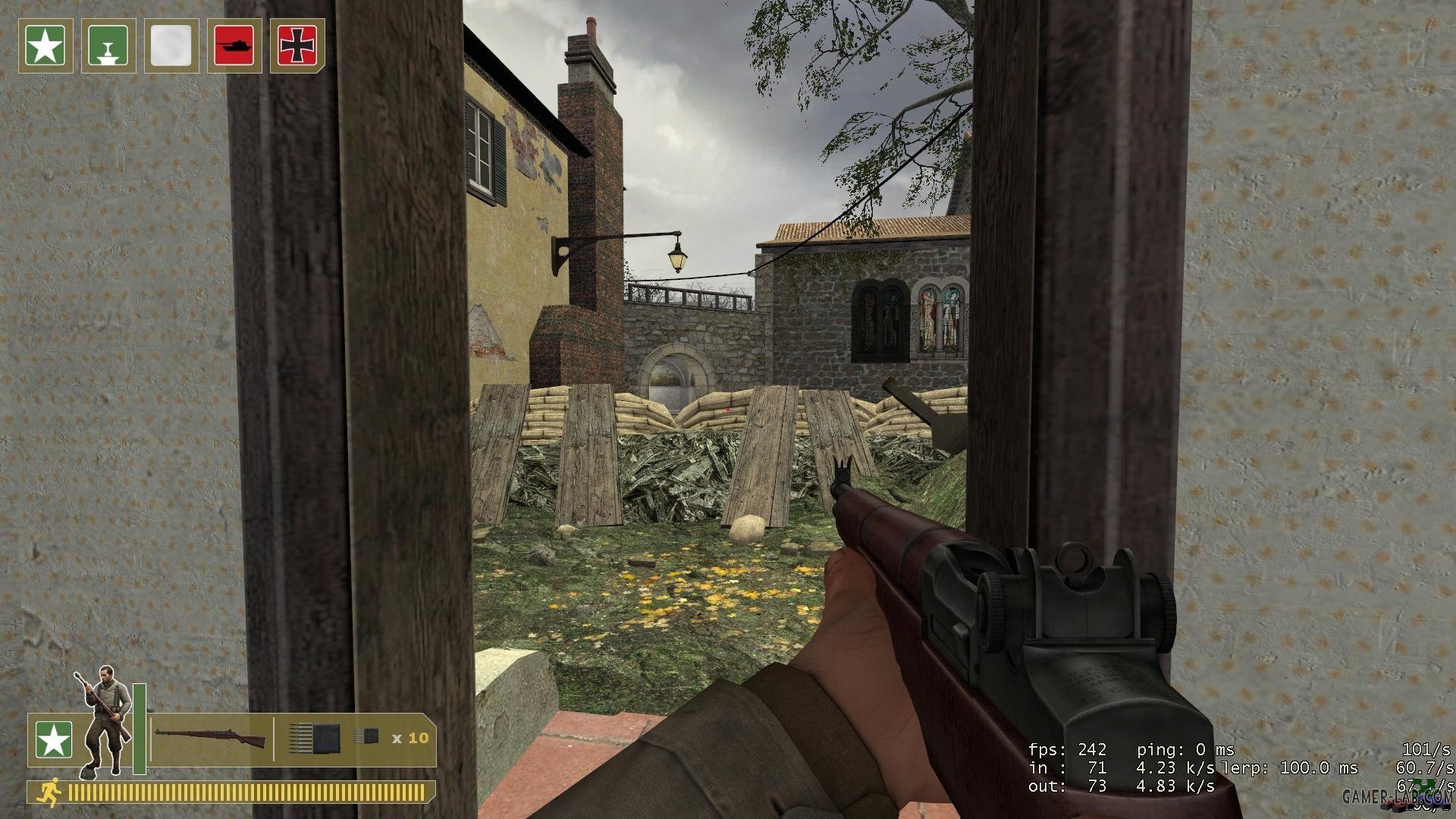Click the green fountain capture point icon
1456x819 pixels.
pyautogui.click(x=108, y=46)
